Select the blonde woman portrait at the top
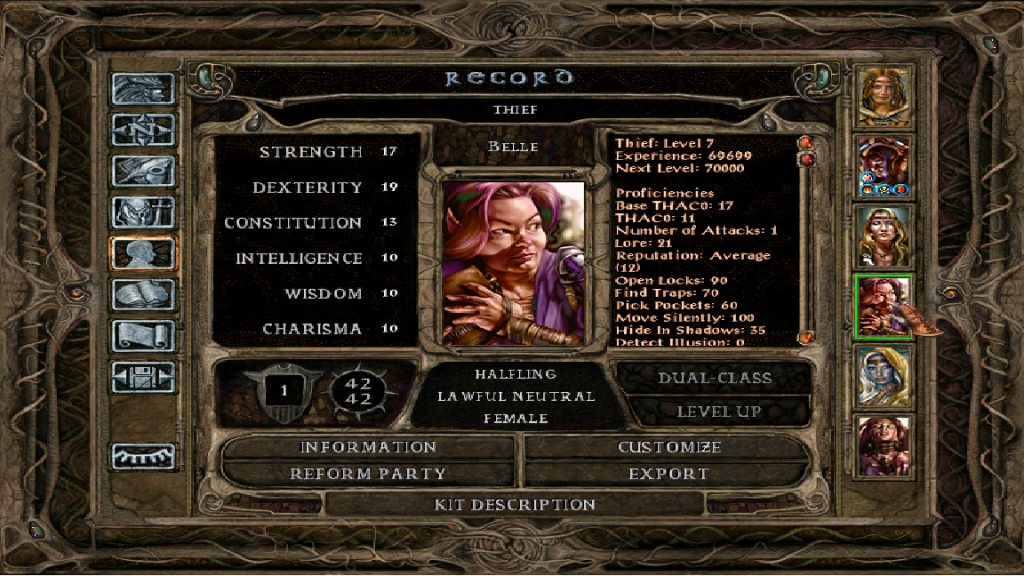The height and width of the screenshot is (576, 1024). pos(884,97)
